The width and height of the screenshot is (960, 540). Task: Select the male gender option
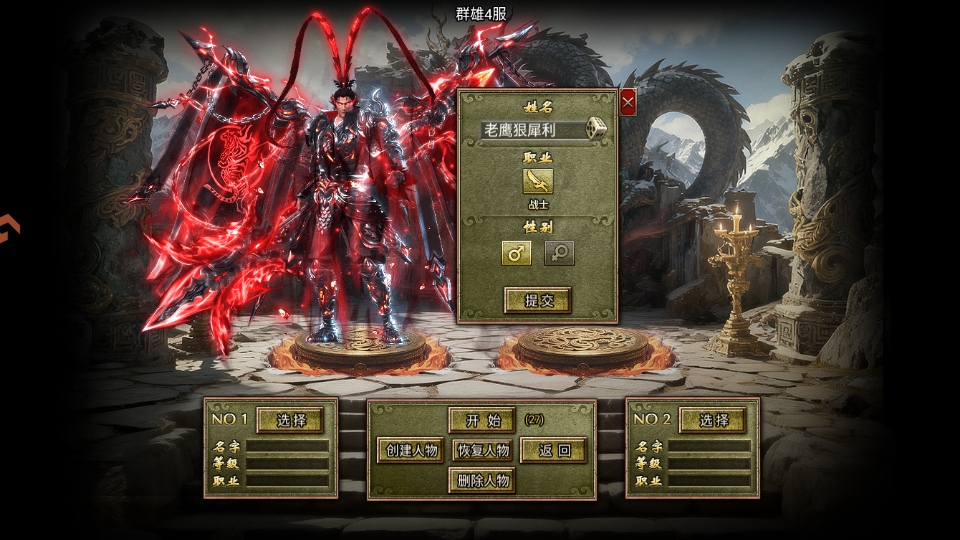click(x=516, y=253)
